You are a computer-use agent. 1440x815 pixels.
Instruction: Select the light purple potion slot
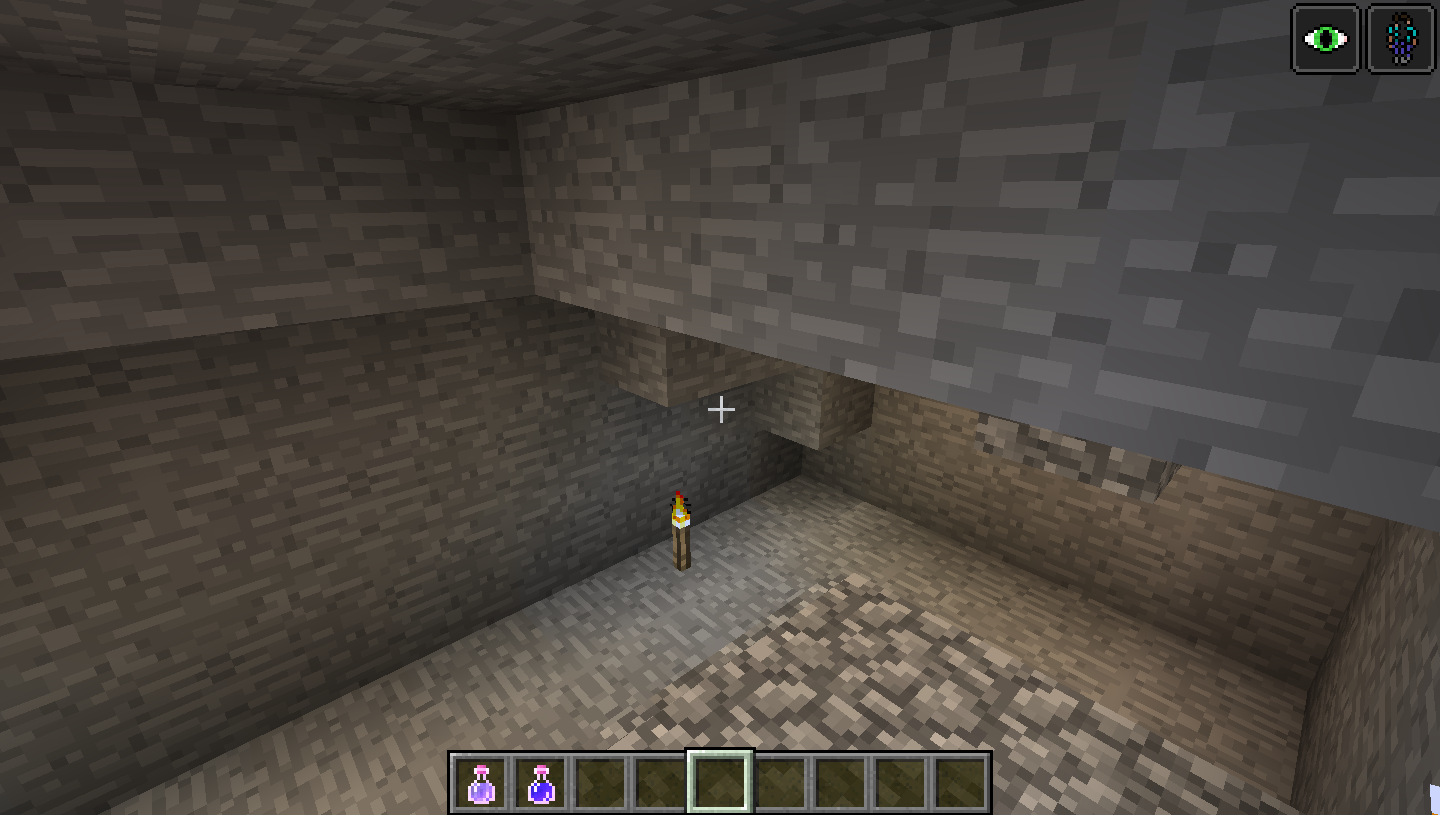point(481,783)
